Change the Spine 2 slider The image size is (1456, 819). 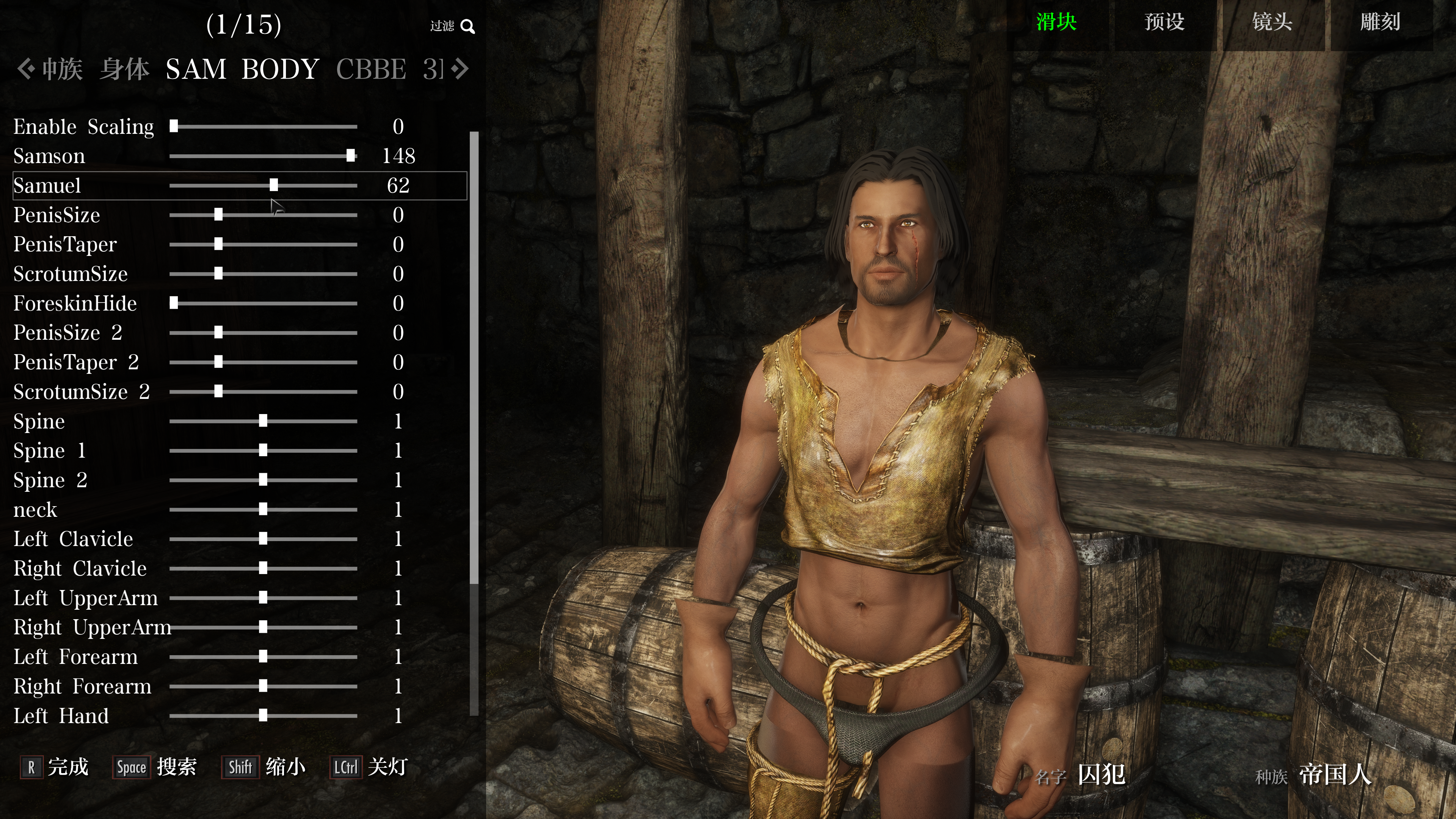[263, 480]
